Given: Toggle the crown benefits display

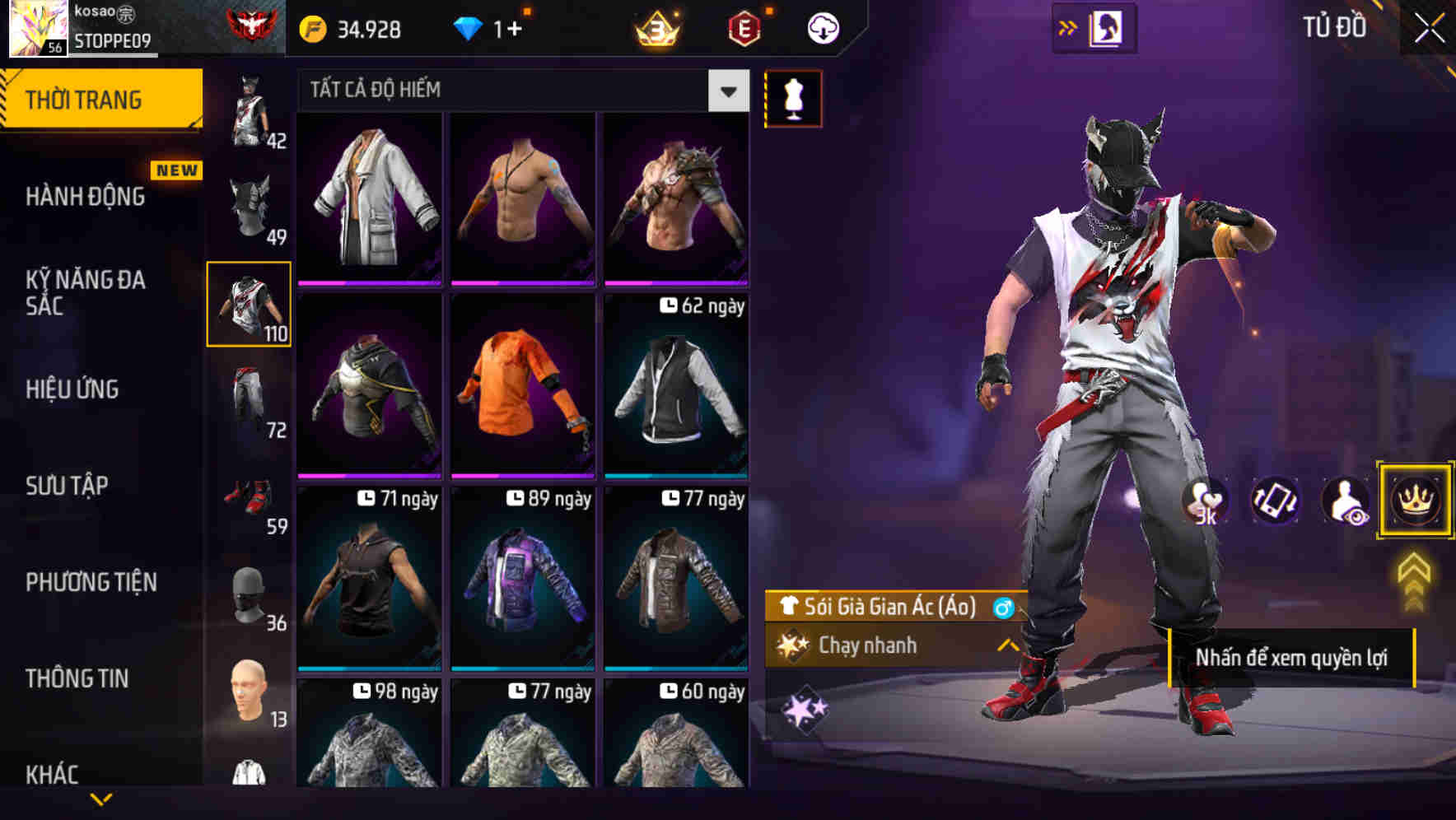Looking at the screenshot, I should click(1415, 501).
